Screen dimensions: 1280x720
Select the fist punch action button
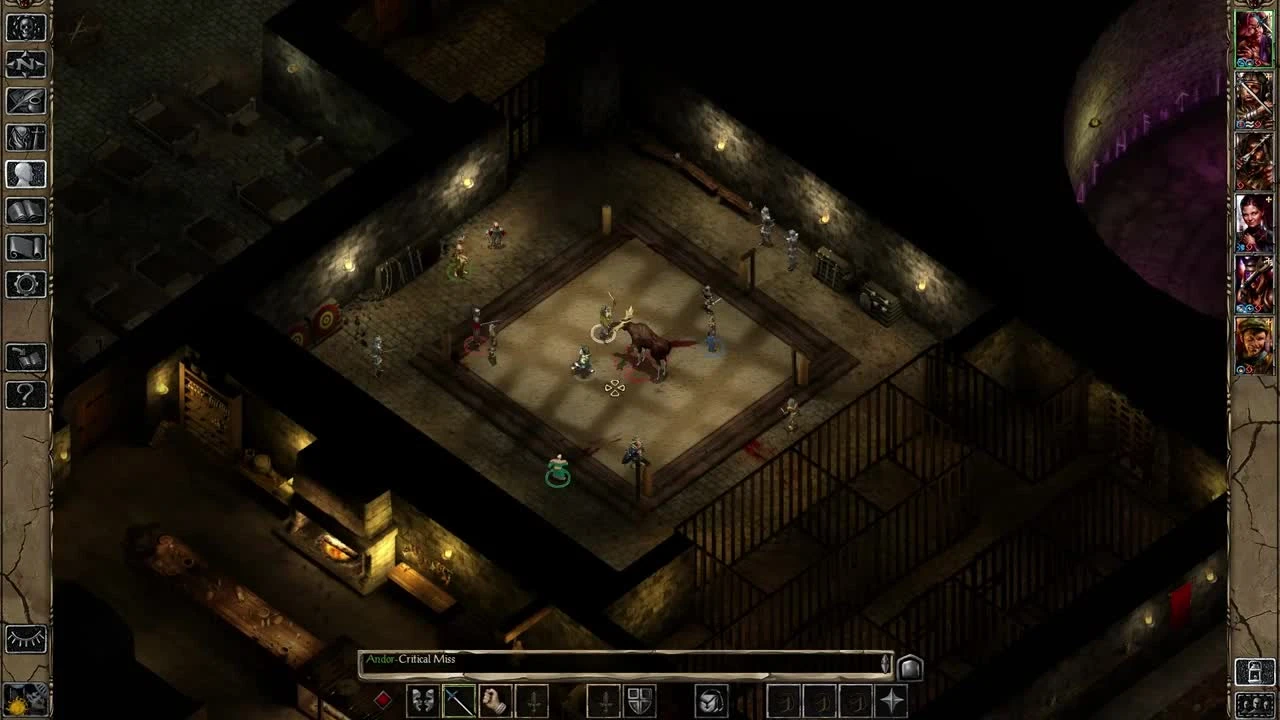click(x=495, y=699)
